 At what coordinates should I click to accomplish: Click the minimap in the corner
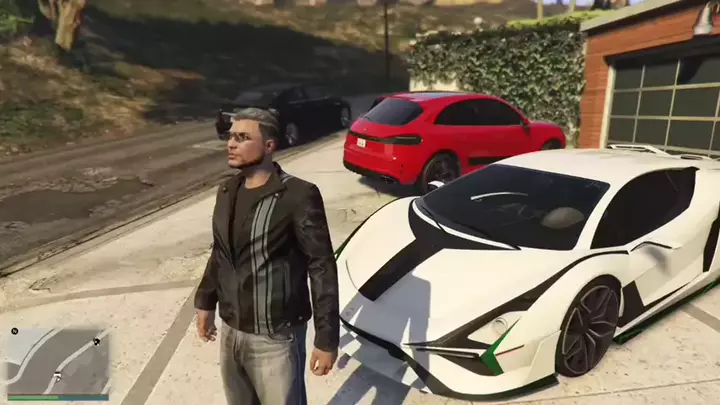coord(58,362)
